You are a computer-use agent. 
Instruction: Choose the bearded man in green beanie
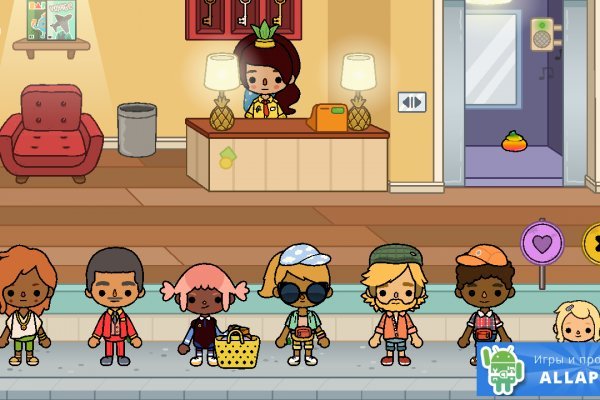[396, 300]
